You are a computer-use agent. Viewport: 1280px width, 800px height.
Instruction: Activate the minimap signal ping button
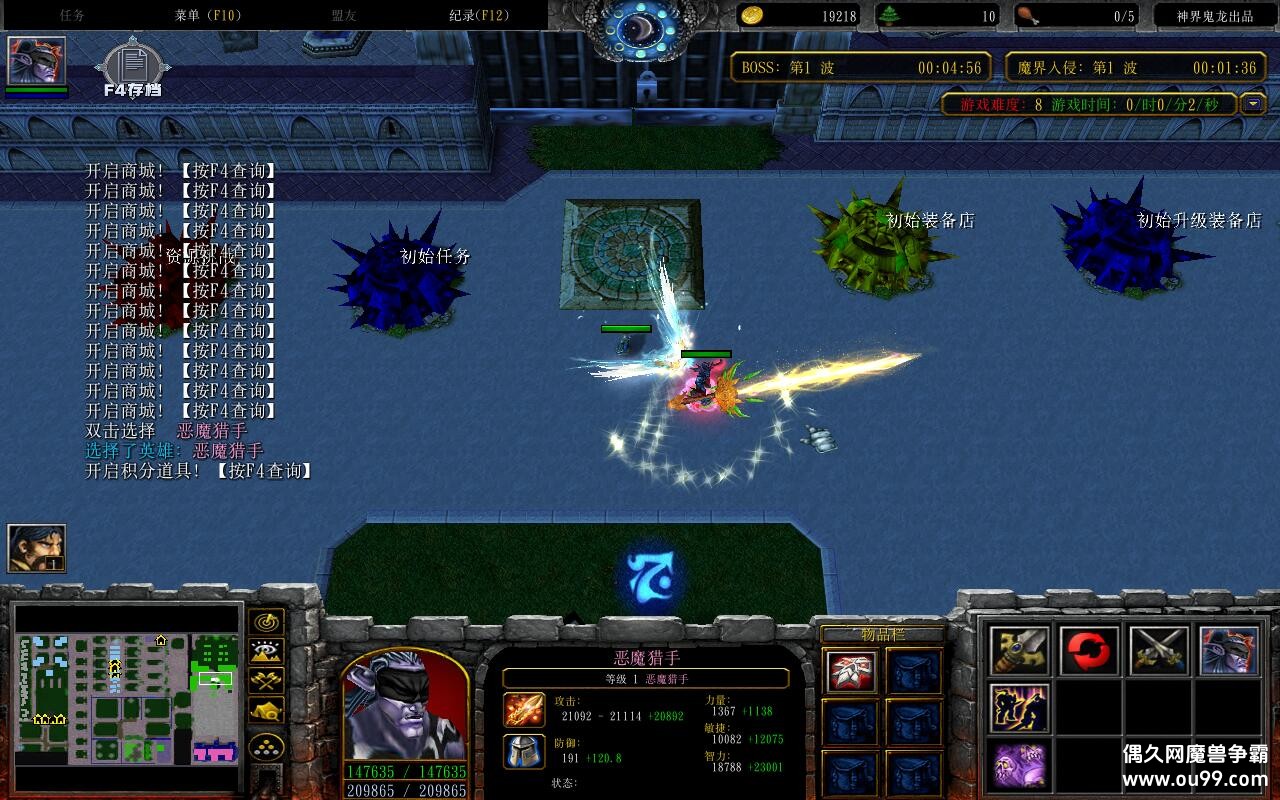(266, 622)
